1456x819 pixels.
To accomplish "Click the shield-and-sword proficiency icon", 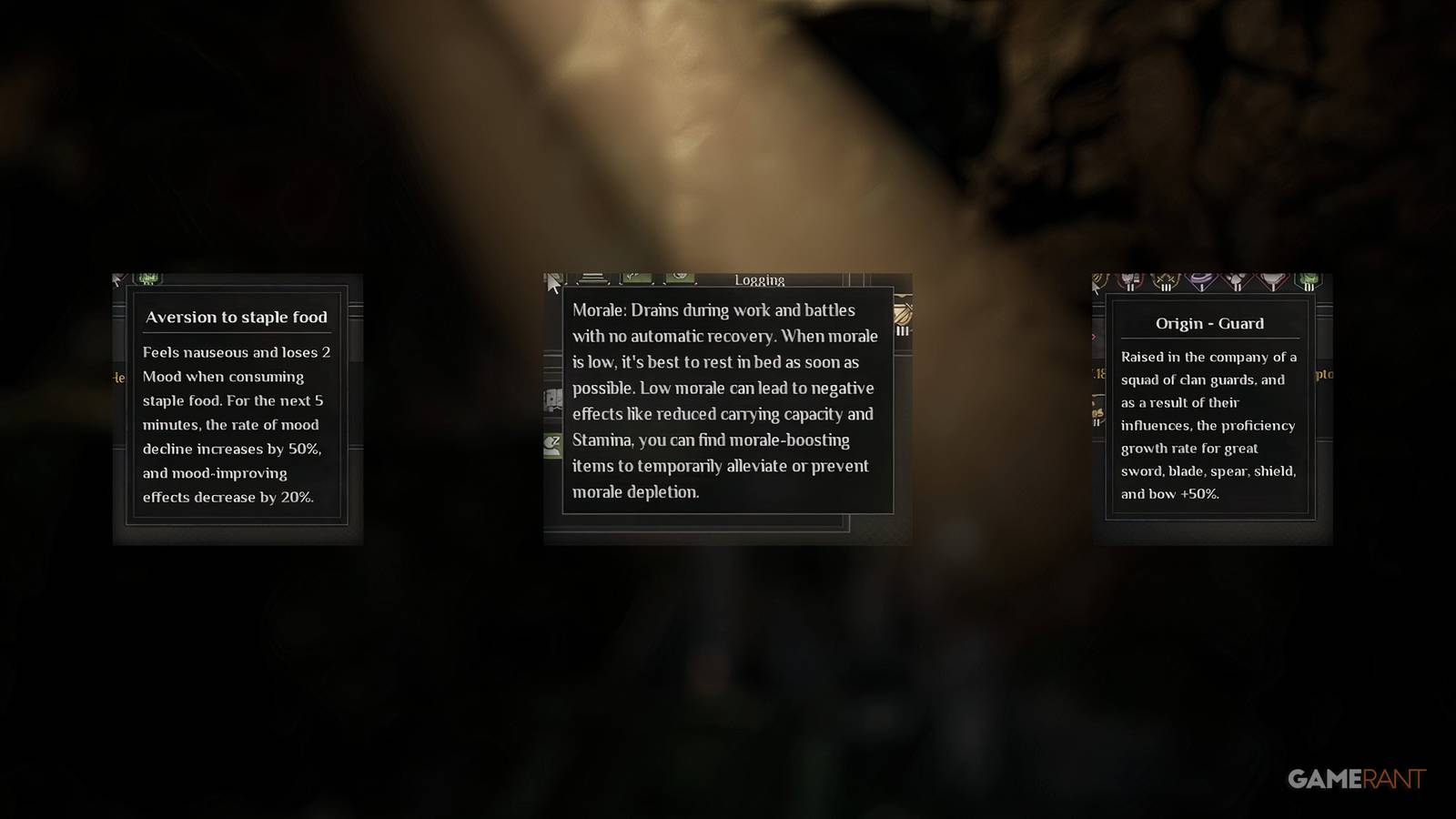I will pos(1097,278).
